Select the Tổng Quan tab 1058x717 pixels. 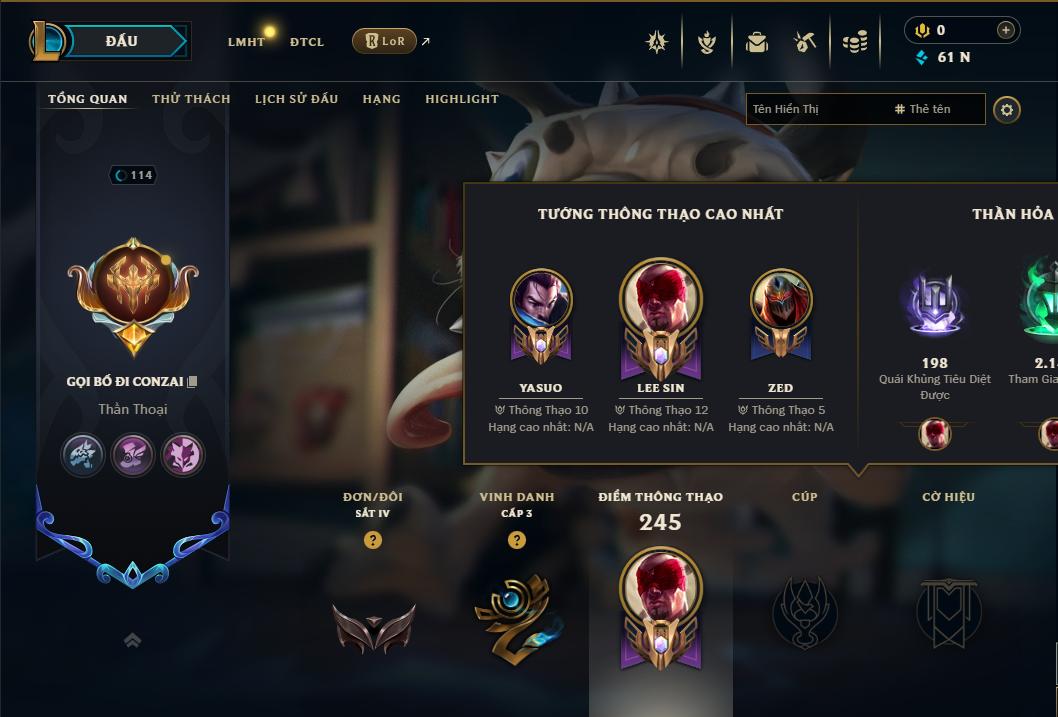[88, 99]
